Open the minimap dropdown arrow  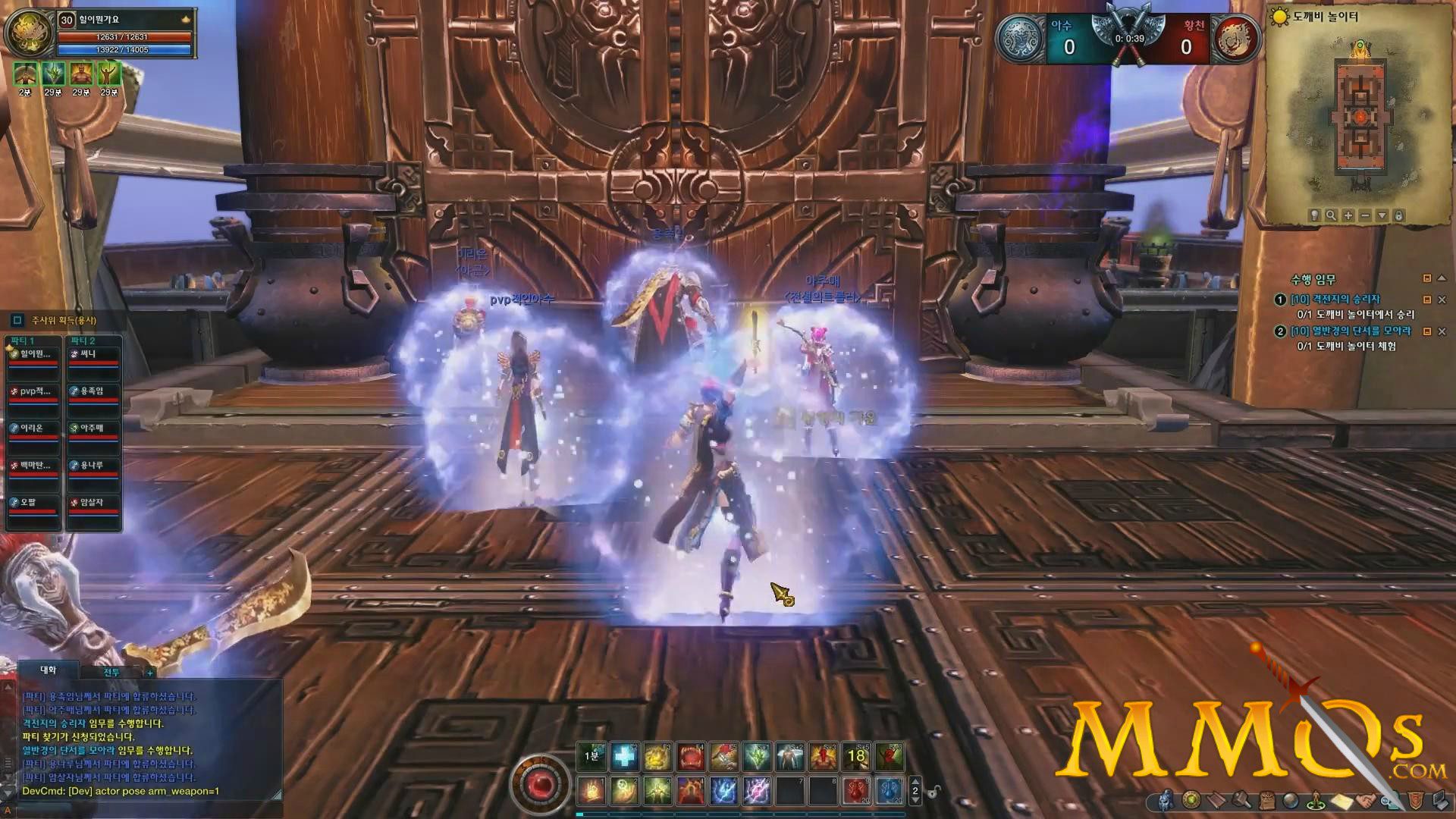coord(1382,215)
